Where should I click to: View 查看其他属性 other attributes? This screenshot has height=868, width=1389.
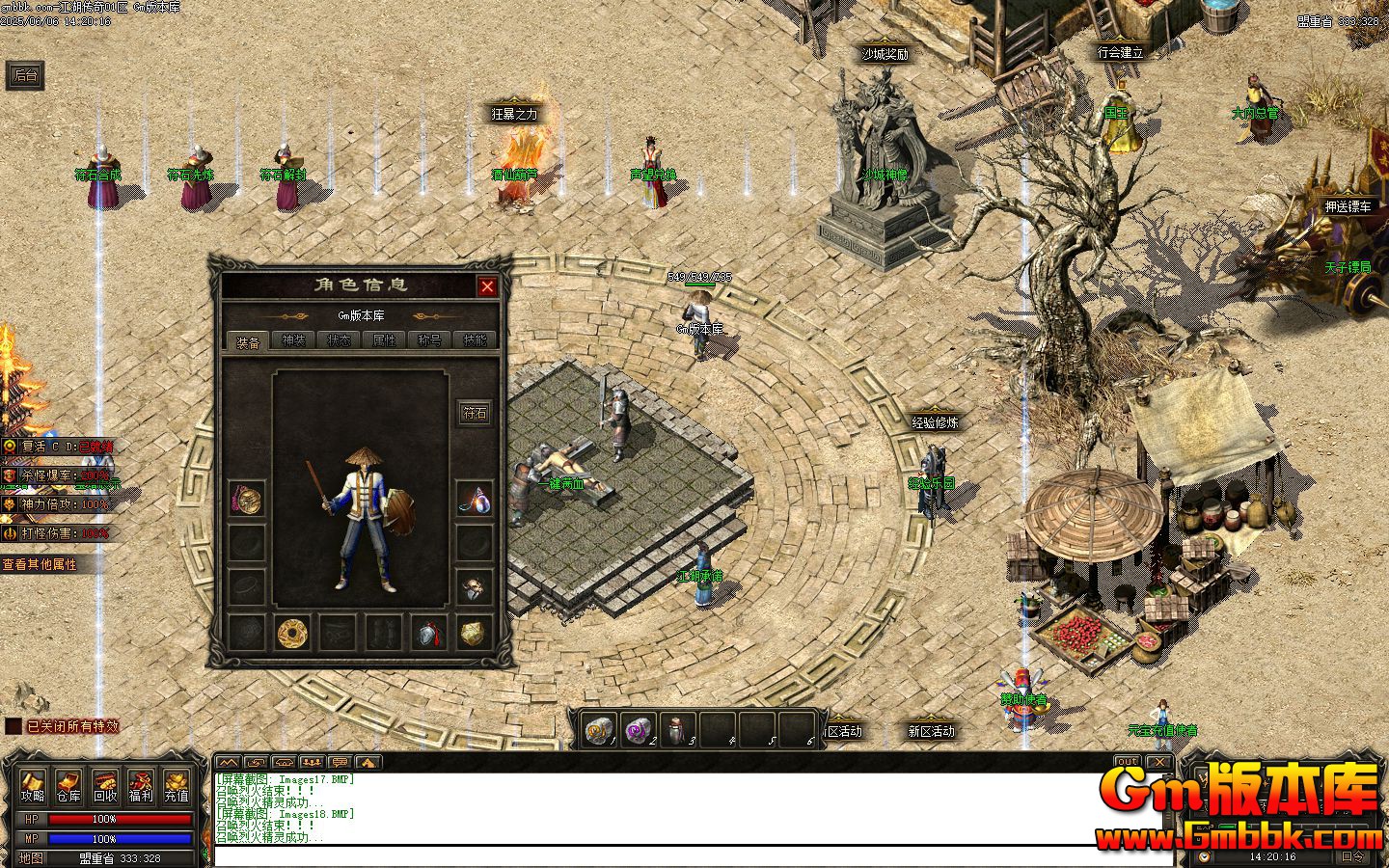tap(40, 564)
